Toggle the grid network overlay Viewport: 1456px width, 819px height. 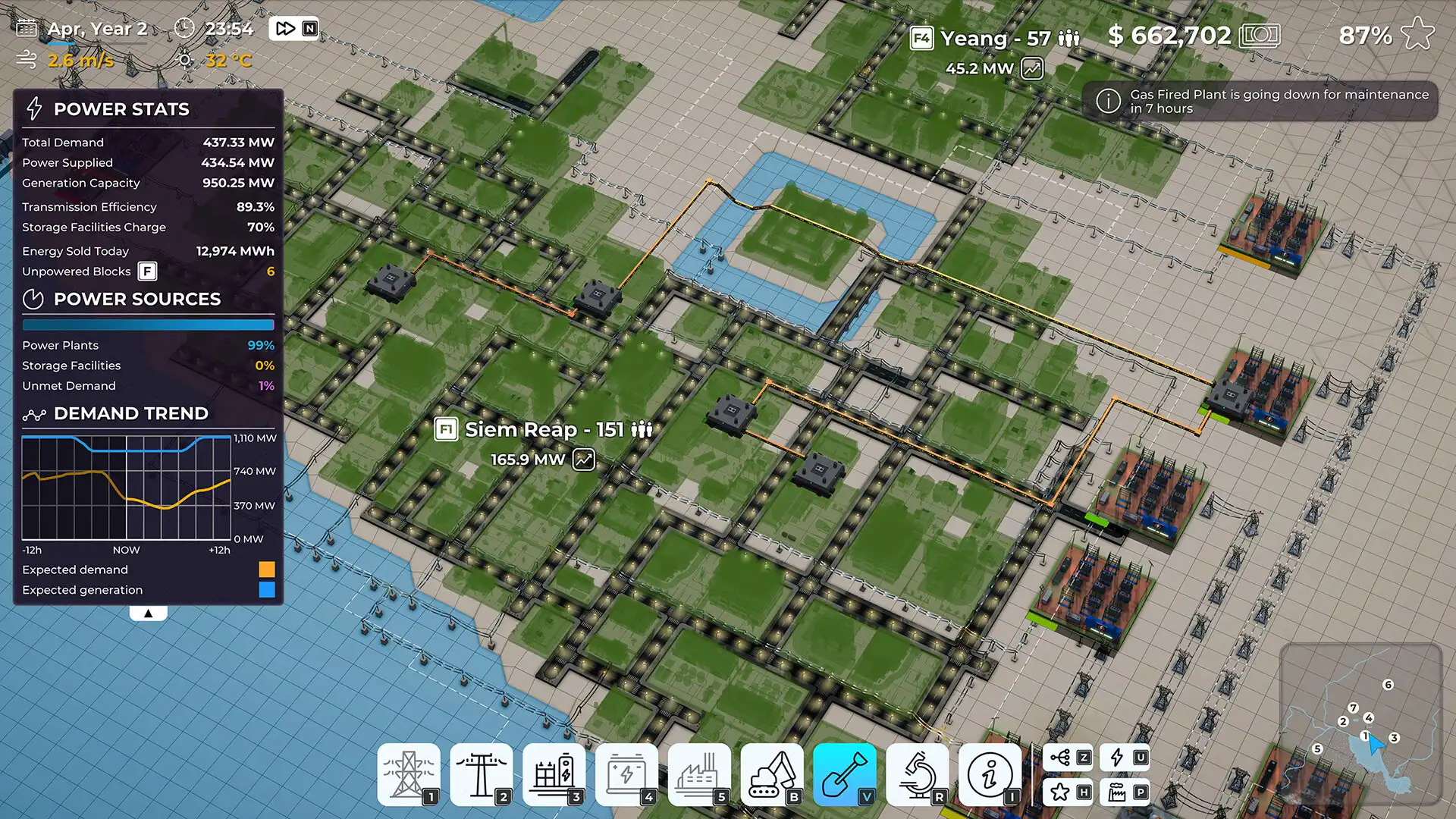[x=1068, y=756]
